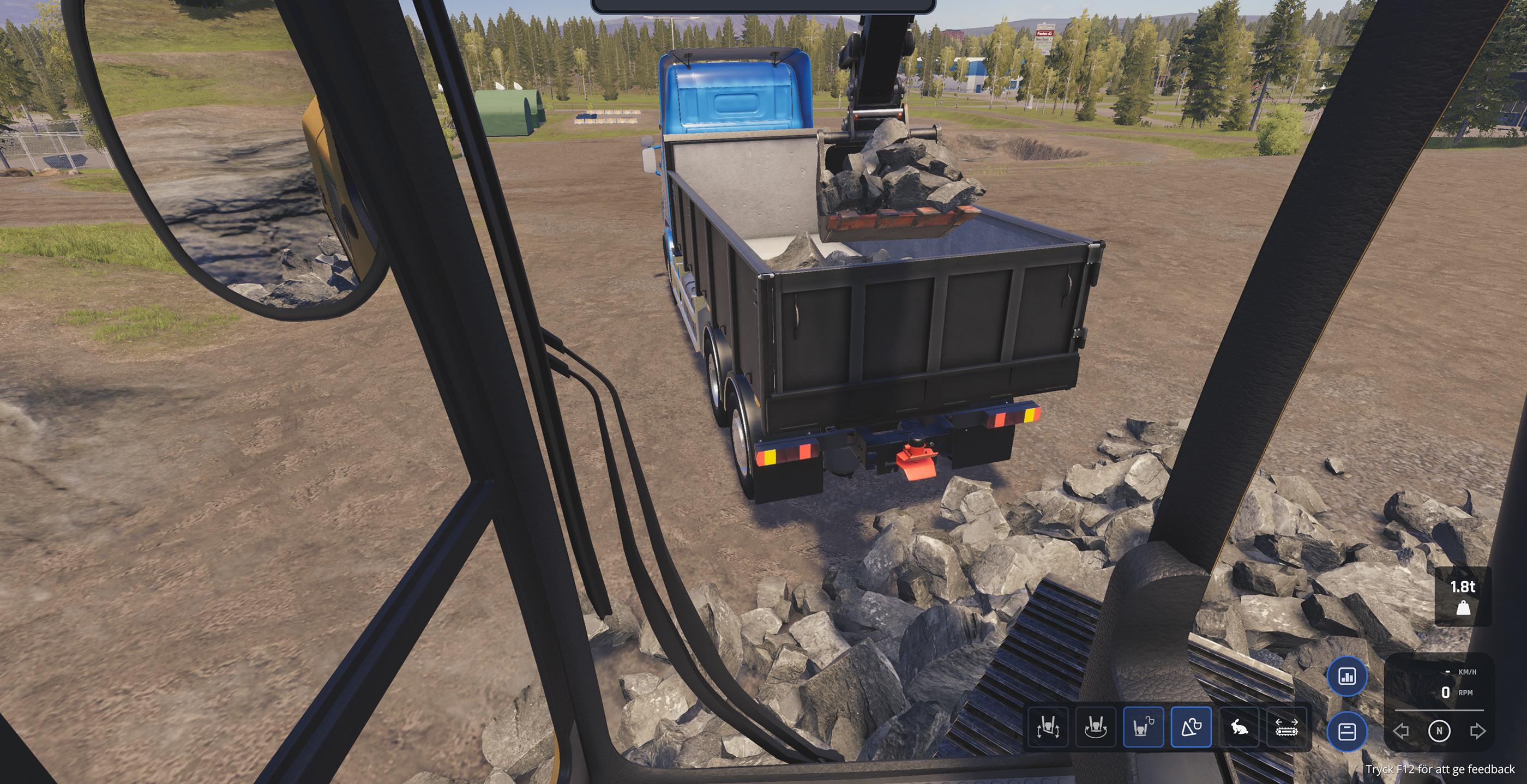The height and width of the screenshot is (784, 1527).
Task: Toggle the triangle and bucket icon
Action: (x=1191, y=727)
